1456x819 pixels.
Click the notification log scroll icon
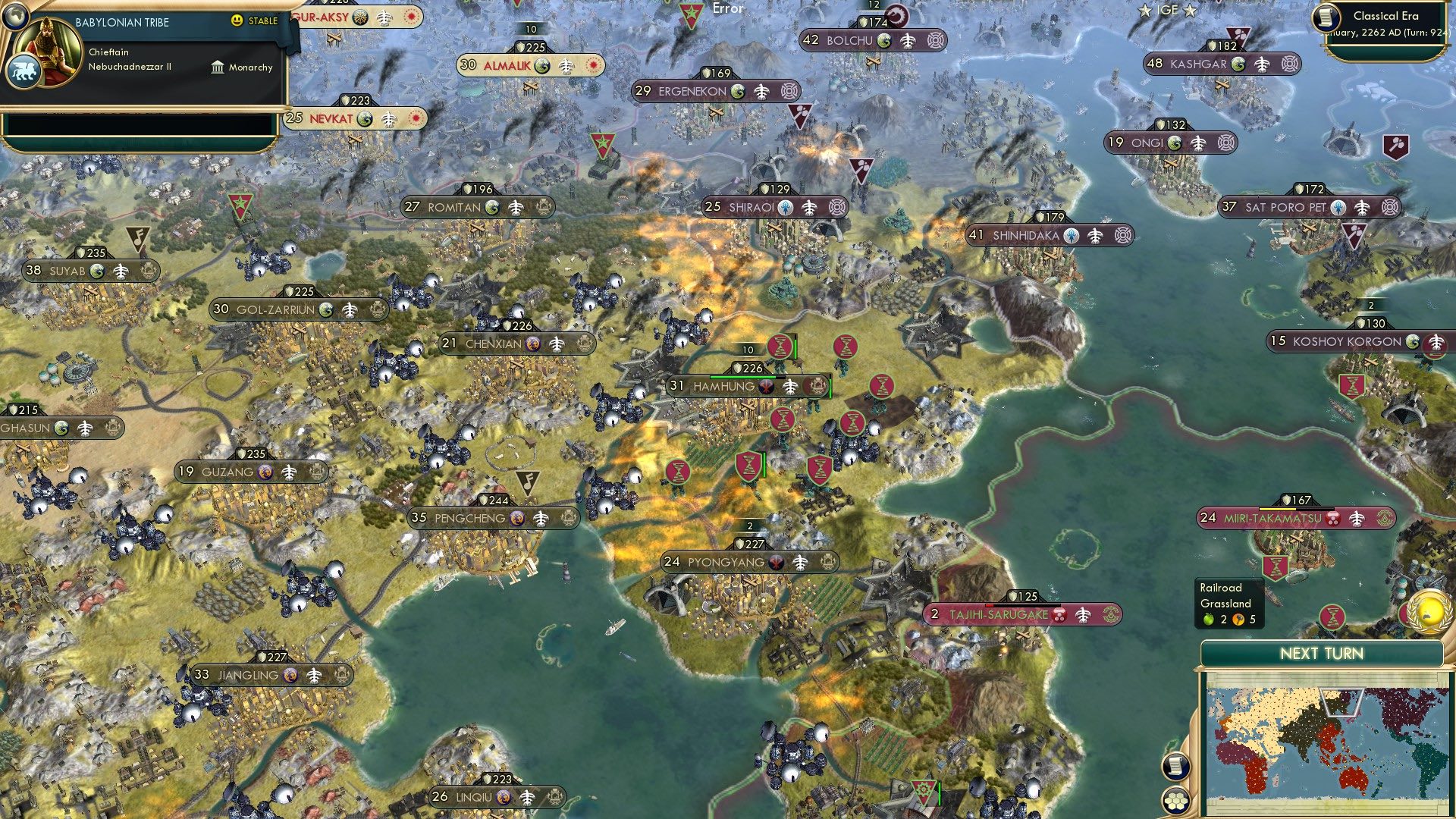1175,767
